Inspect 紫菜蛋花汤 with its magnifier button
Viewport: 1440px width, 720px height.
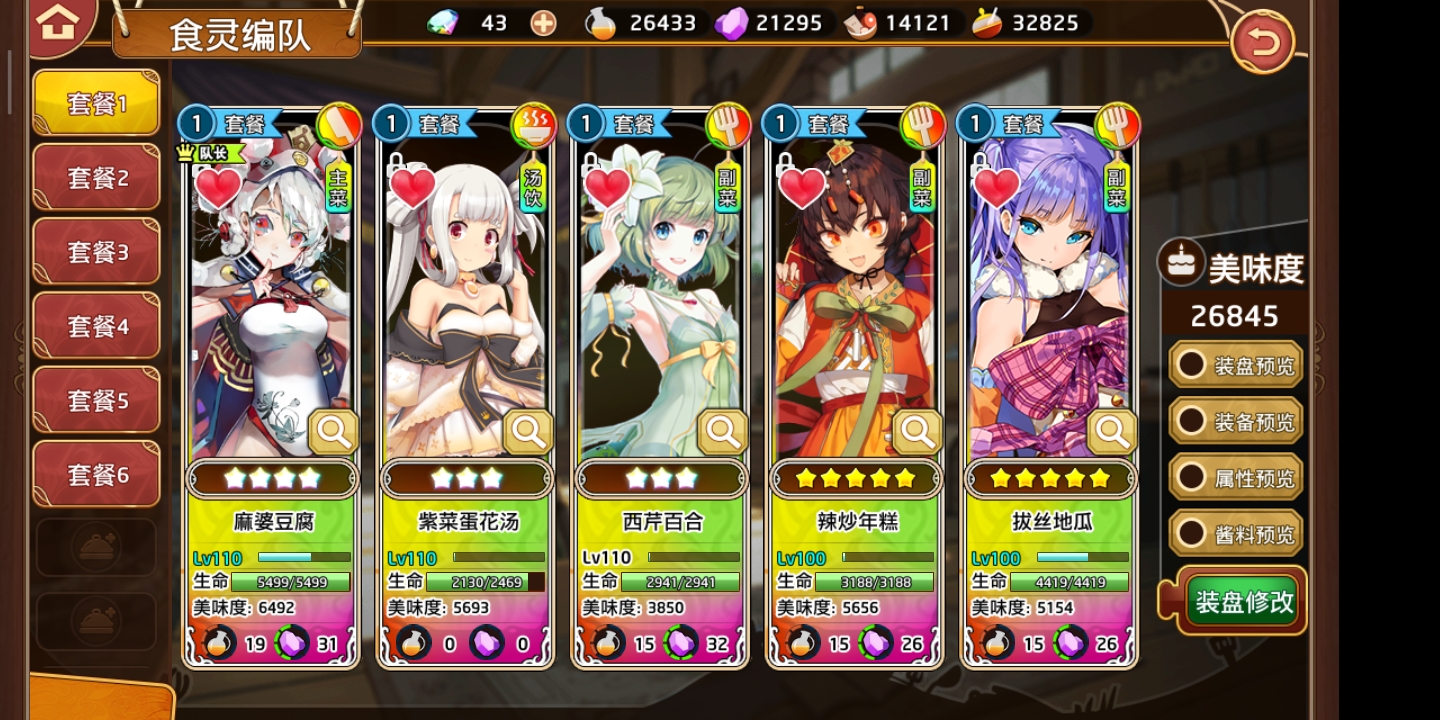point(528,432)
